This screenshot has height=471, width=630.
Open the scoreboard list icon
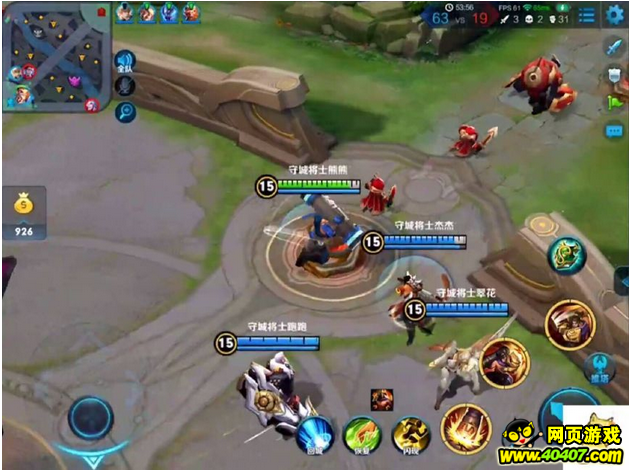click(587, 14)
